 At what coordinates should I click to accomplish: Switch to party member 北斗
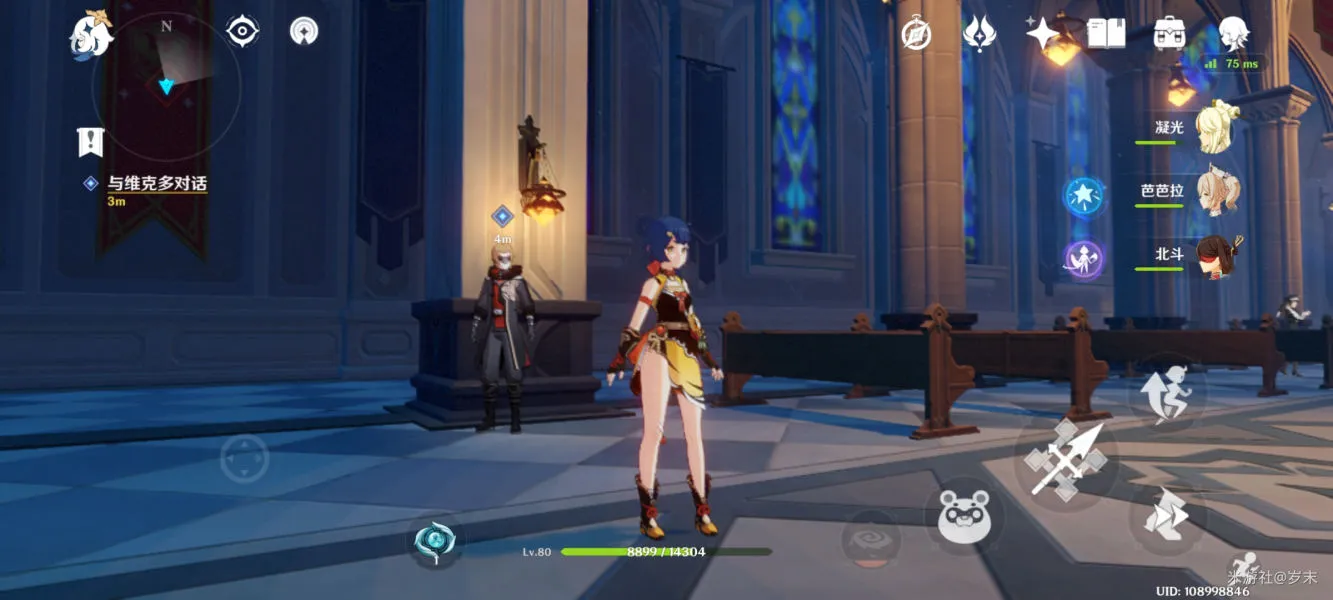[1217, 255]
